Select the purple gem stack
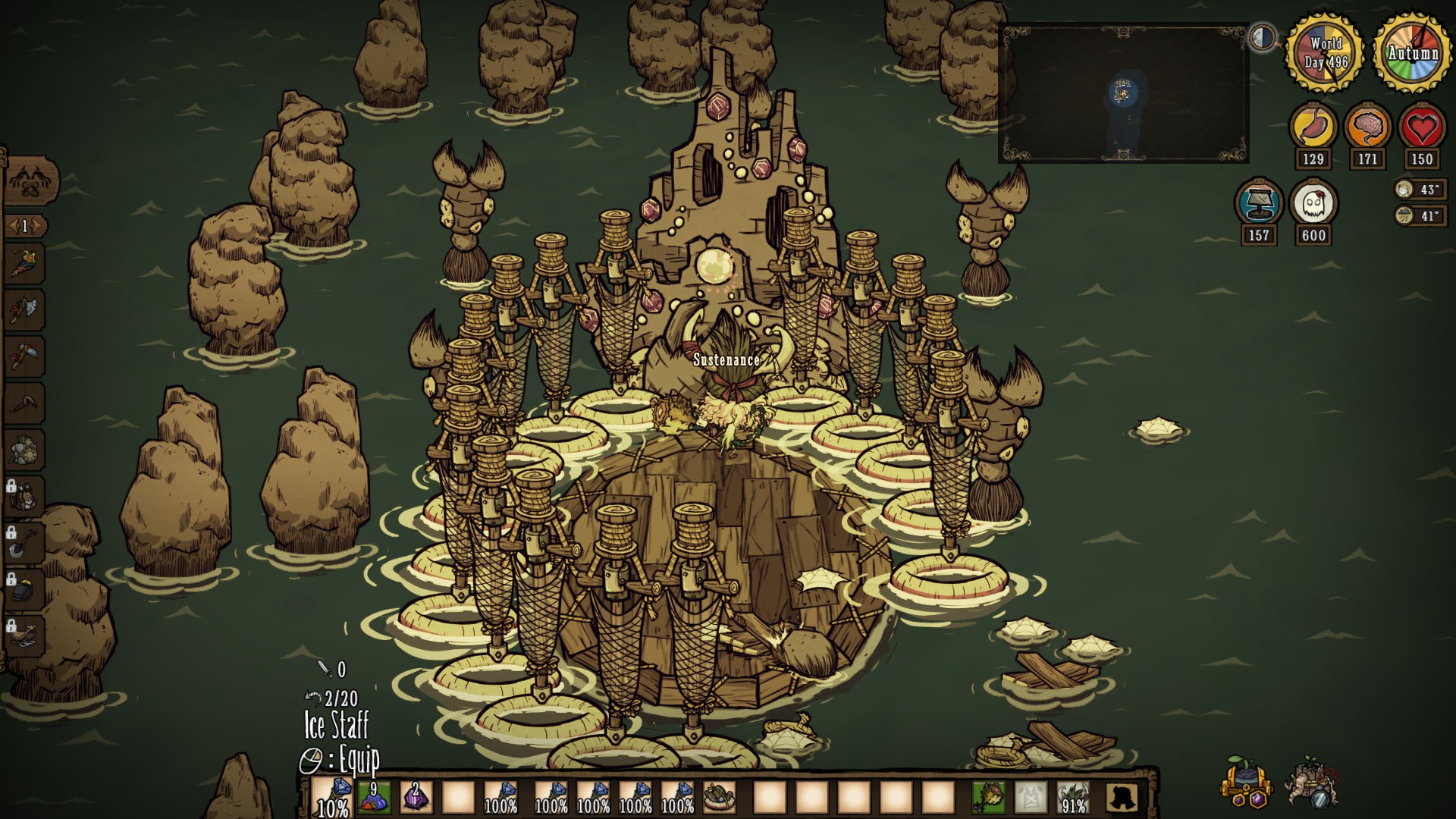 coord(416,798)
